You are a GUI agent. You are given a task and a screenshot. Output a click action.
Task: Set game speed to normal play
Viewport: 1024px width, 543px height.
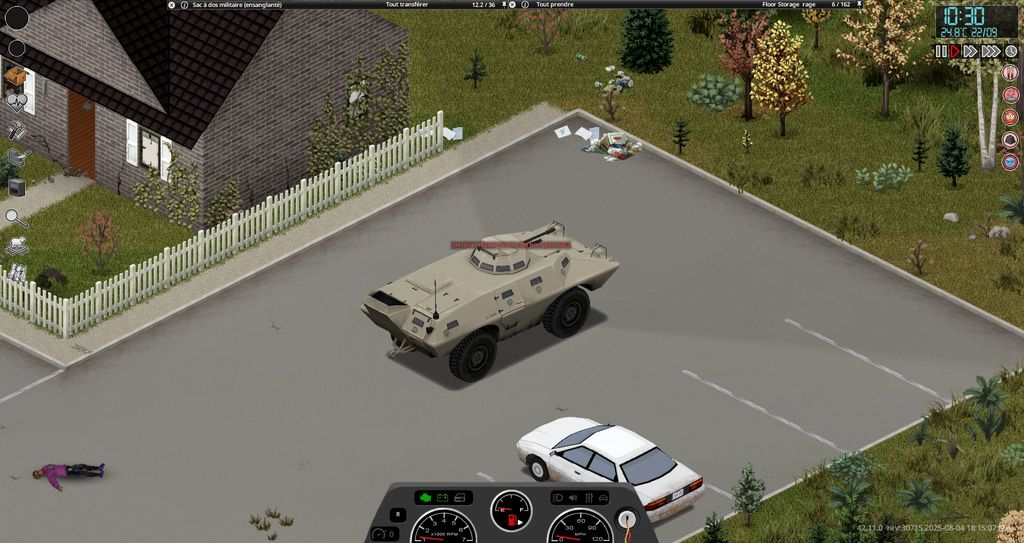point(955,51)
